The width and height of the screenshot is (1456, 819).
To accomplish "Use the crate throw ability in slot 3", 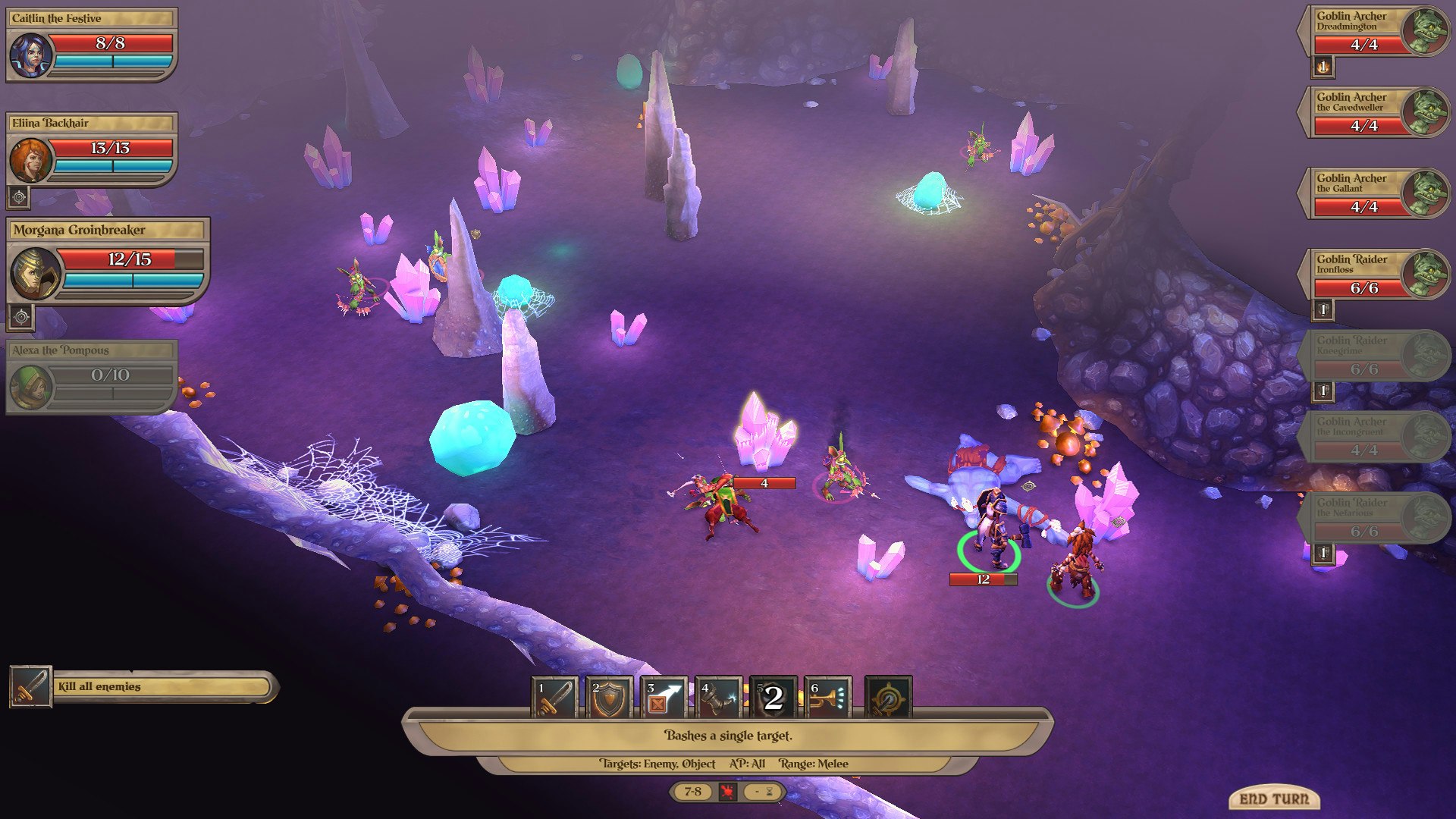I will (664, 698).
